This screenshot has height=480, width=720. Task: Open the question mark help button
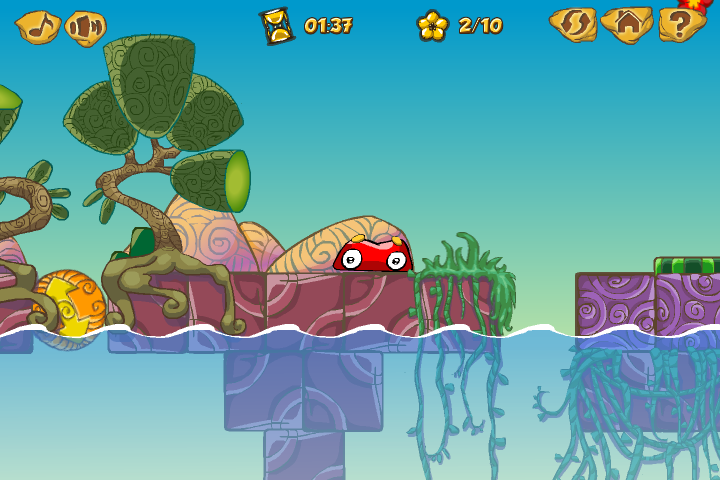pyautogui.click(x=681, y=25)
